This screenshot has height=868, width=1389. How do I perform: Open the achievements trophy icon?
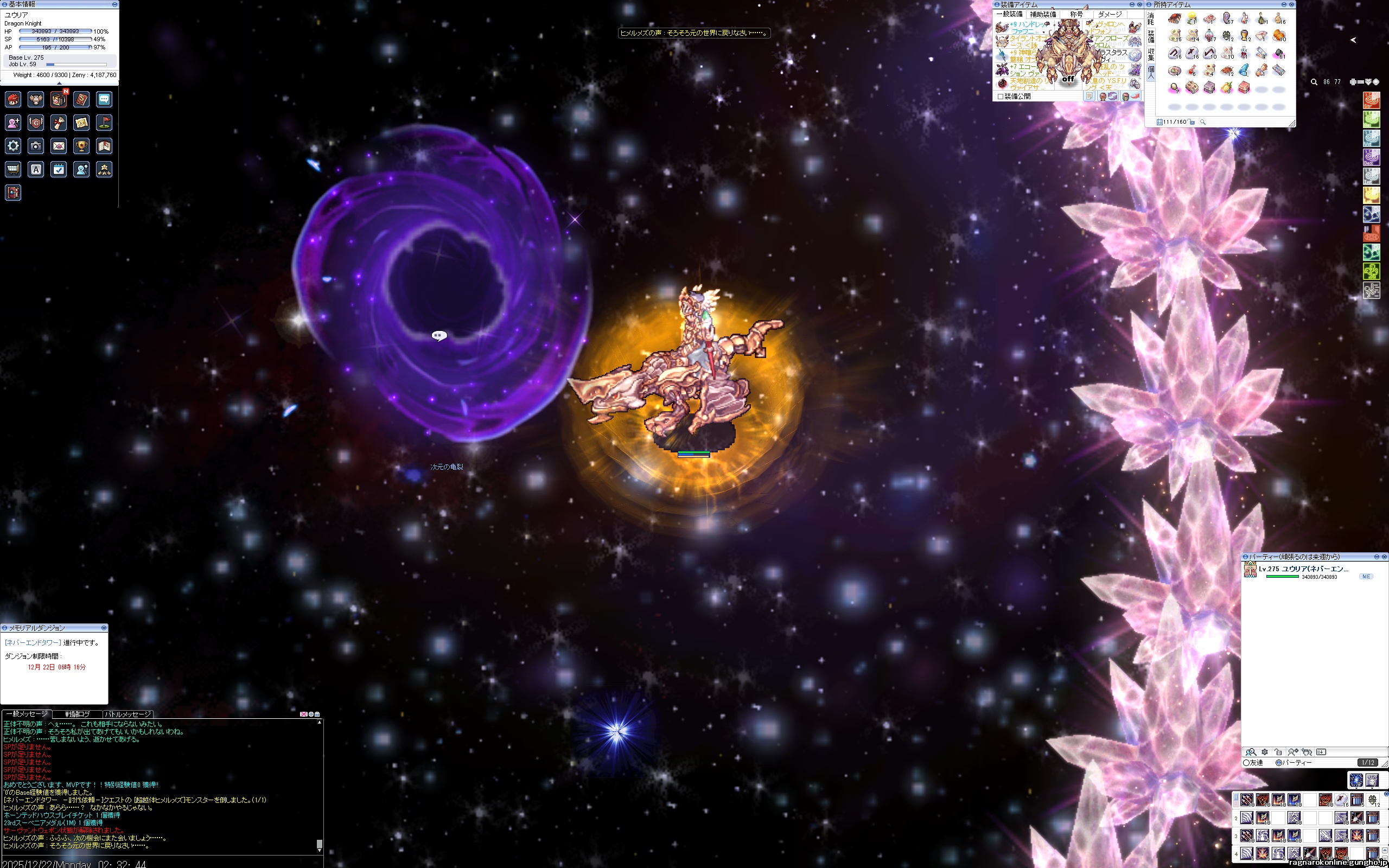pyautogui.click(x=81, y=146)
